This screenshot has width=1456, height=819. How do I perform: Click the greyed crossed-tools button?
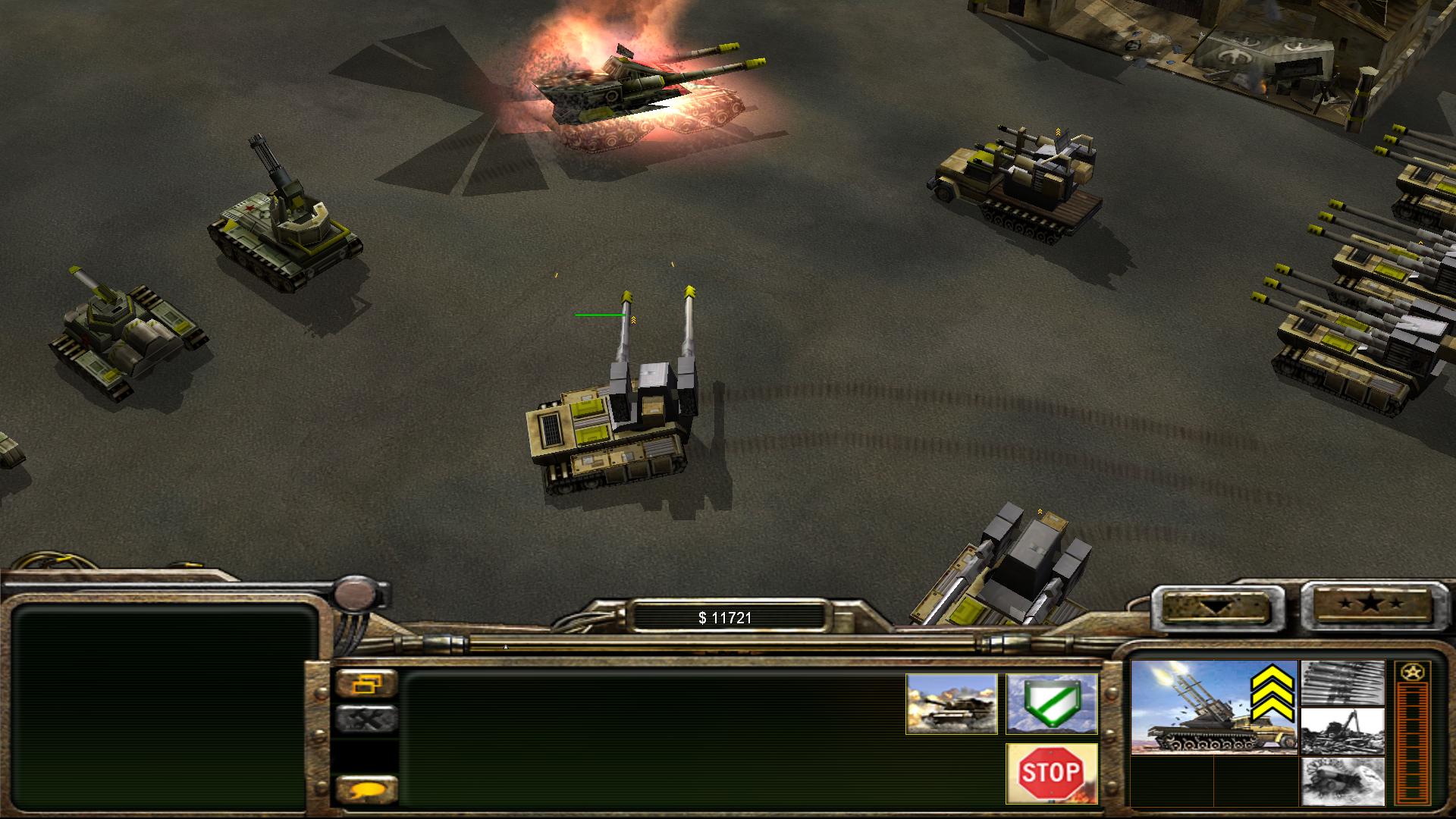366,719
